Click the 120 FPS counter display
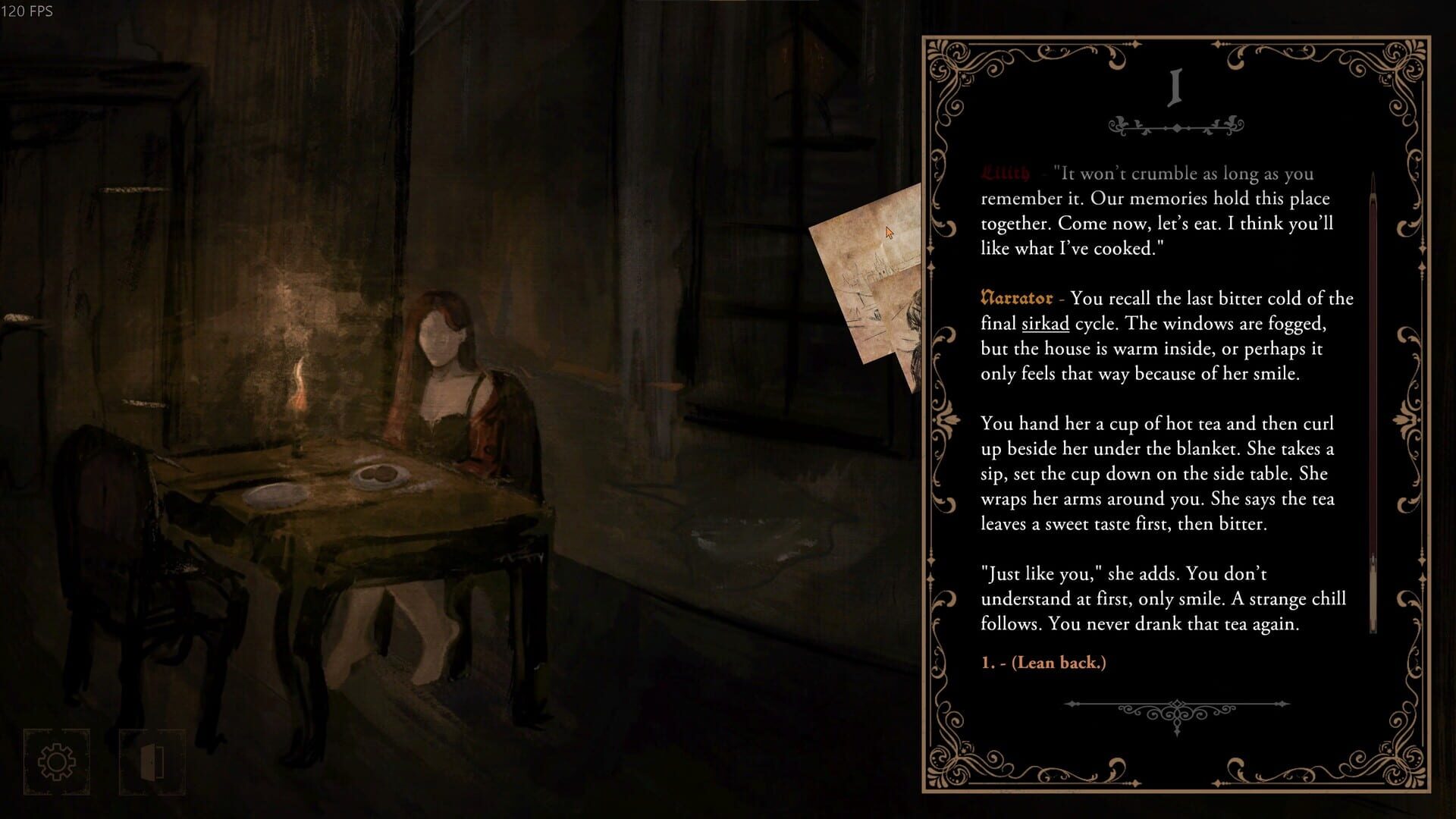Screen dimensions: 1456x819 pos(28,11)
